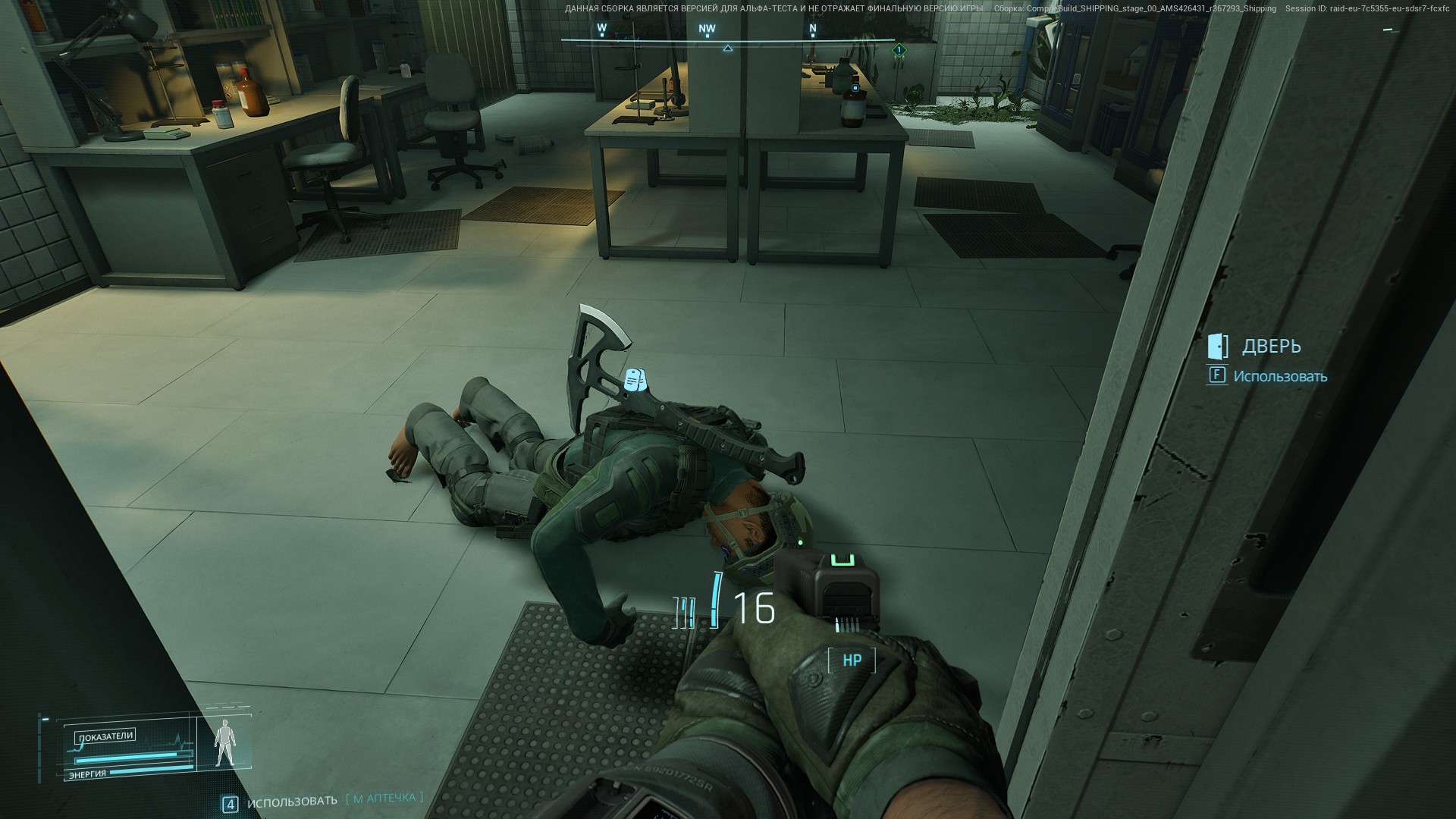
Task: Click the ПОКАЗАТЕЛИ vitals panel label
Action: (x=105, y=736)
